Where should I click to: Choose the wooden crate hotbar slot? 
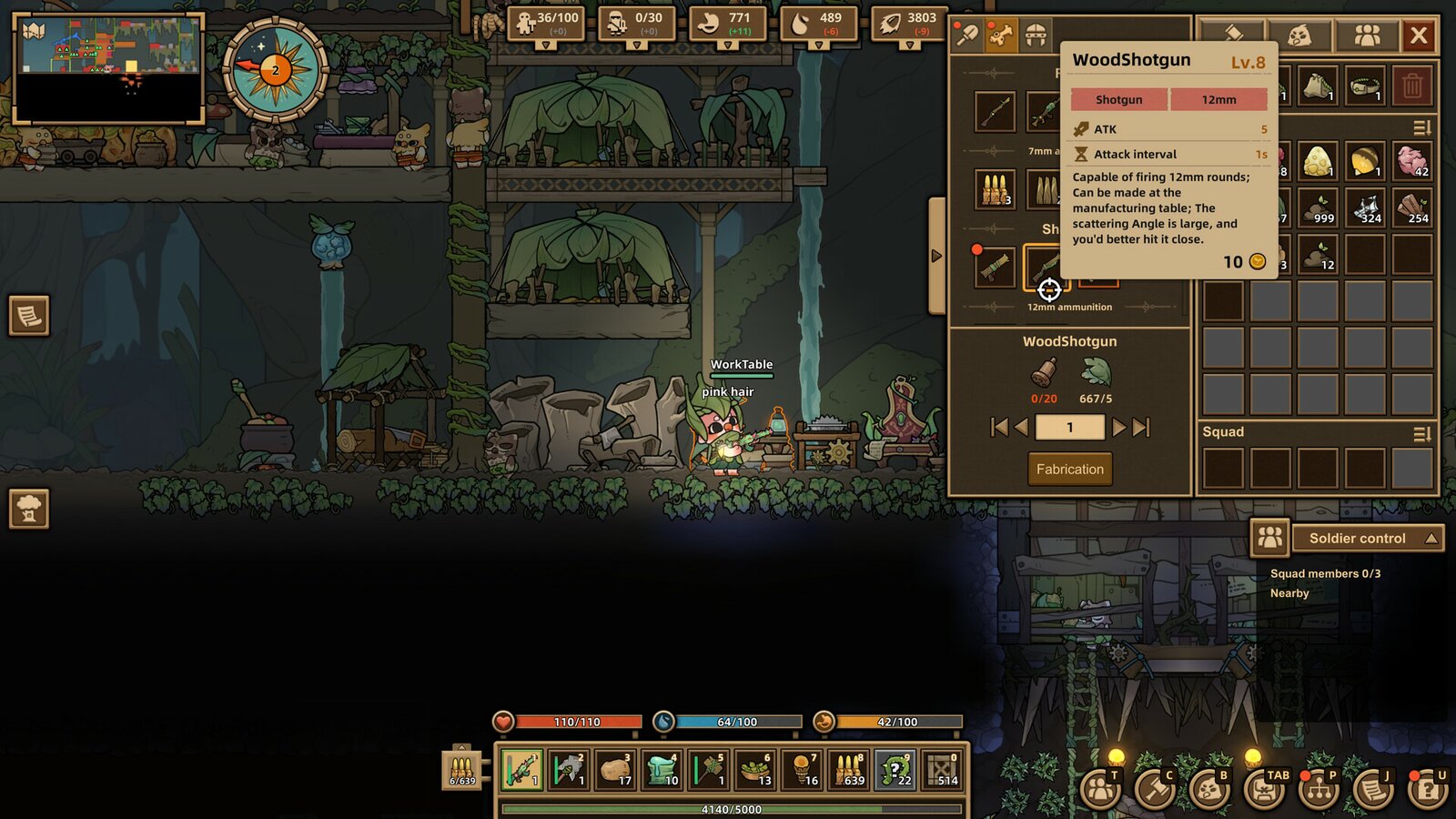coord(942,770)
